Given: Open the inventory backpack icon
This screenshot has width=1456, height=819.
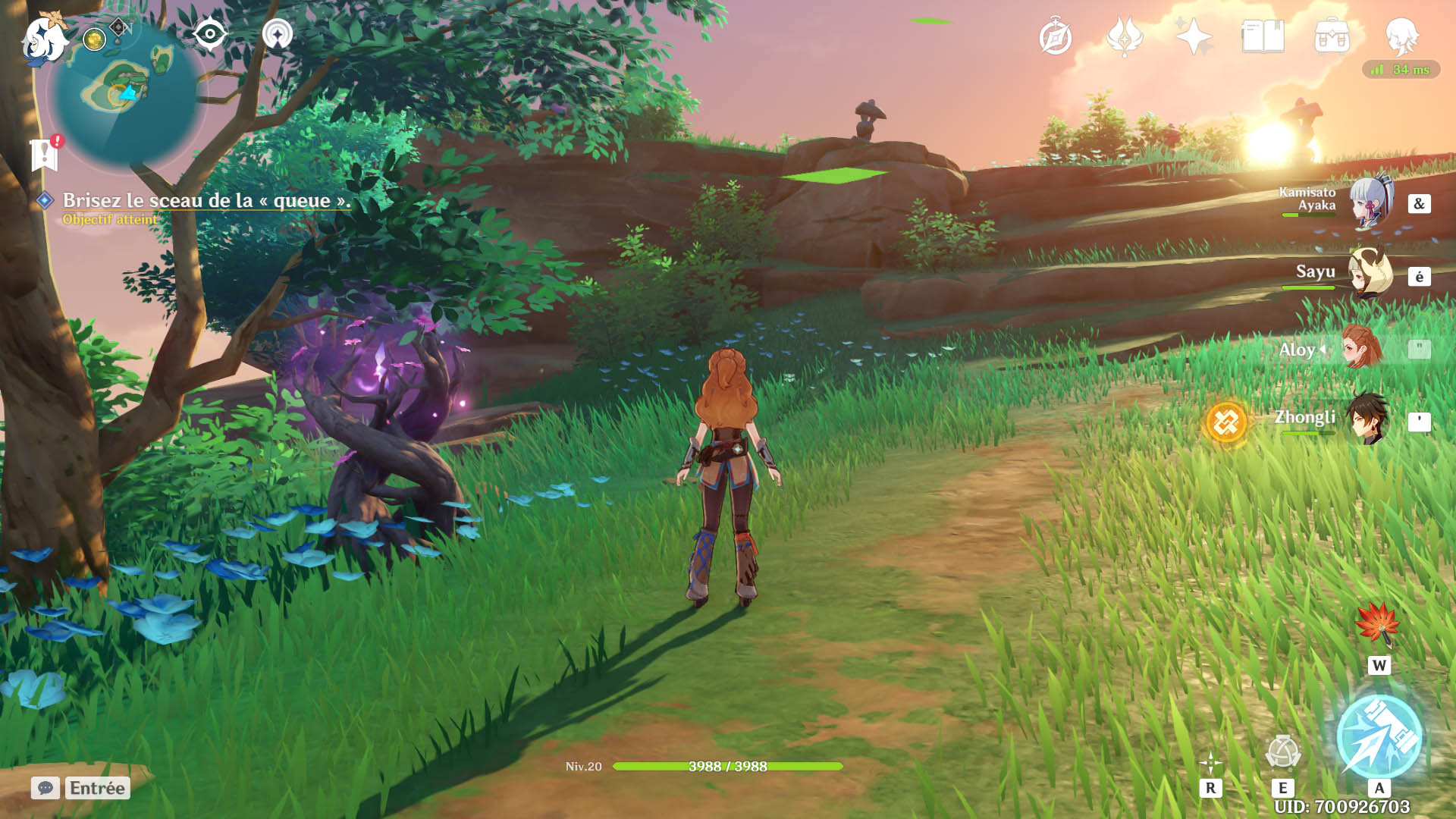Looking at the screenshot, I should pyautogui.click(x=1332, y=36).
